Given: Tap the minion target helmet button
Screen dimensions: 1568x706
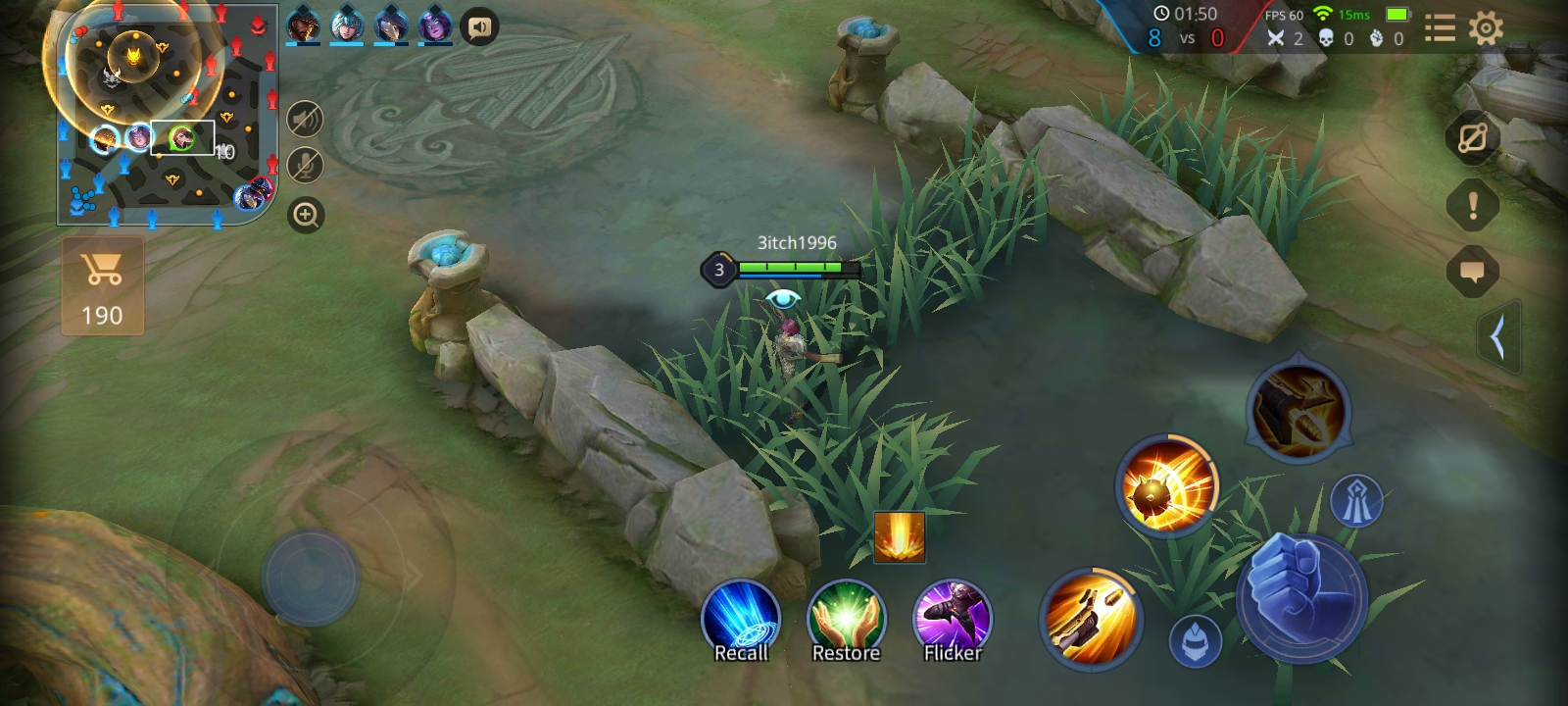Looking at the screenshot, I should (x=1196, y=642).
